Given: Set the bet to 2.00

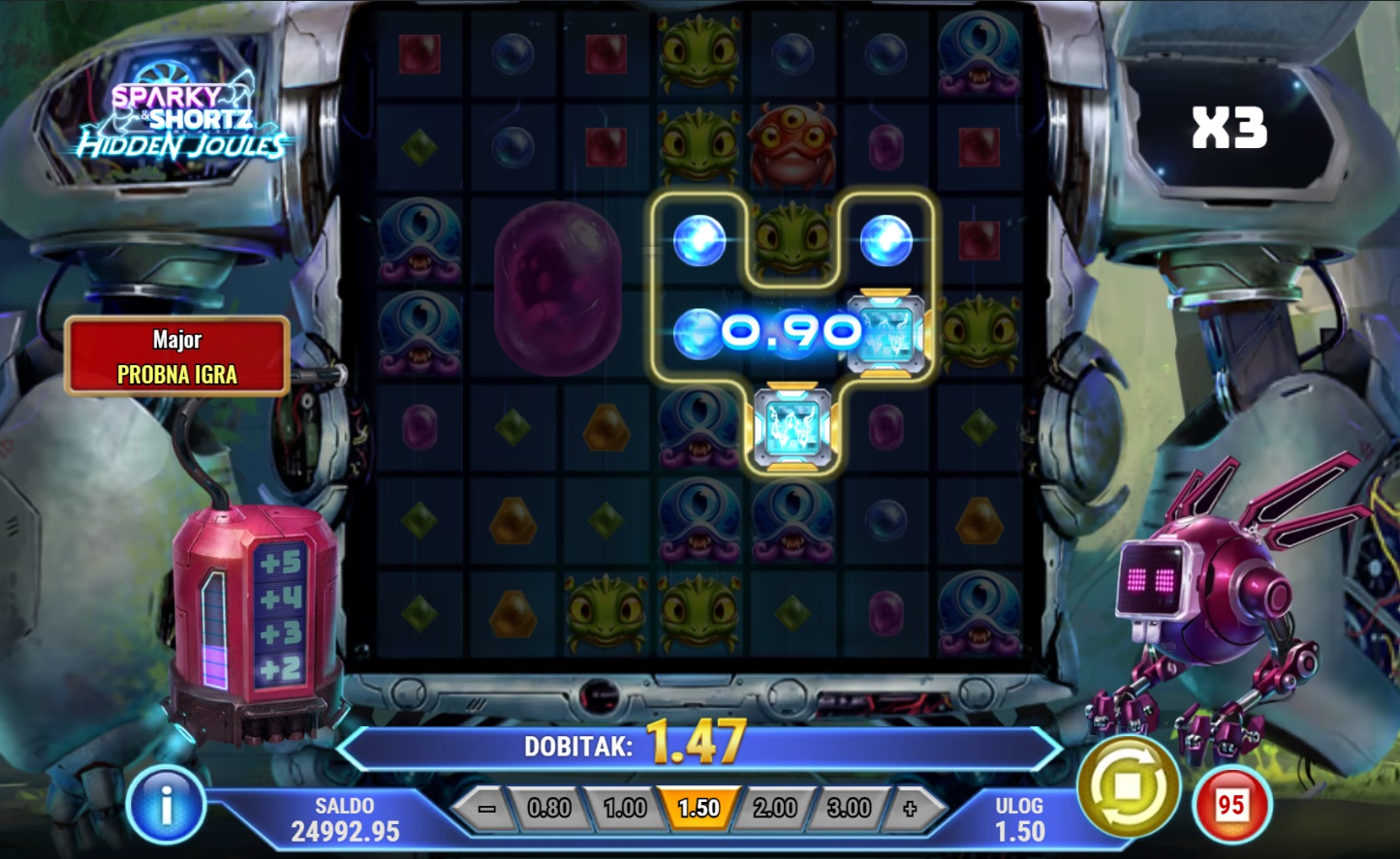Looking at the screenshot, I should tap(774, 809).
